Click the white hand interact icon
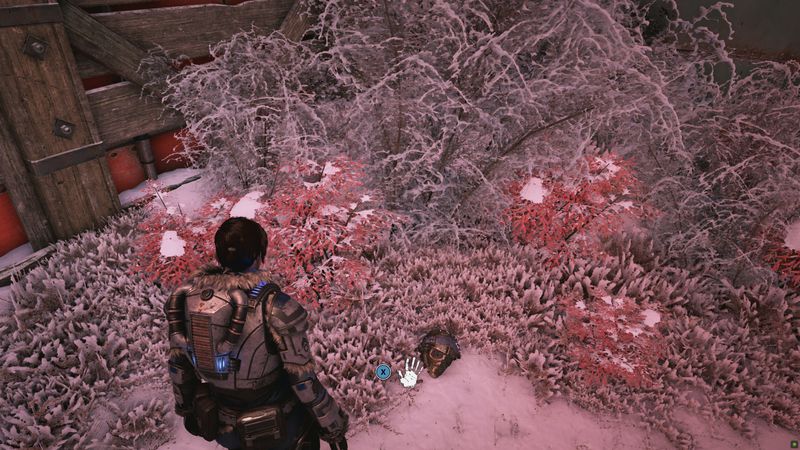 (x=409, y=373)
